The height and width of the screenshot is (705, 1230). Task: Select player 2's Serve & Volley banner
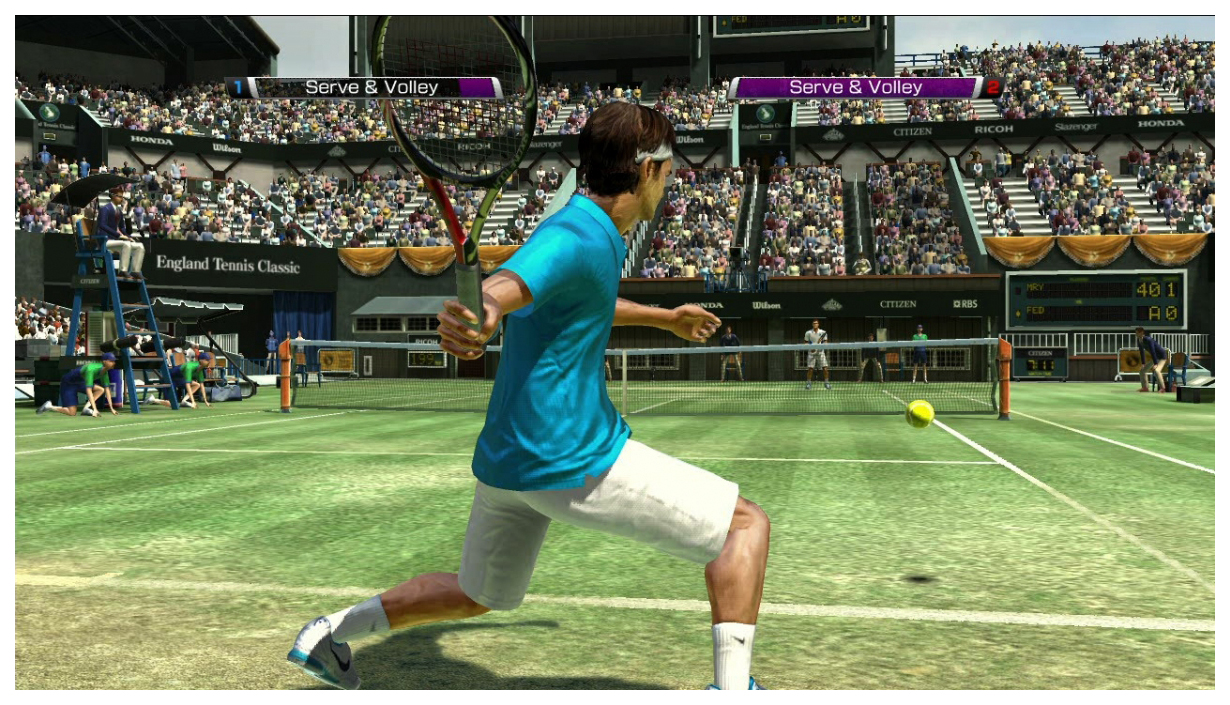856,88
